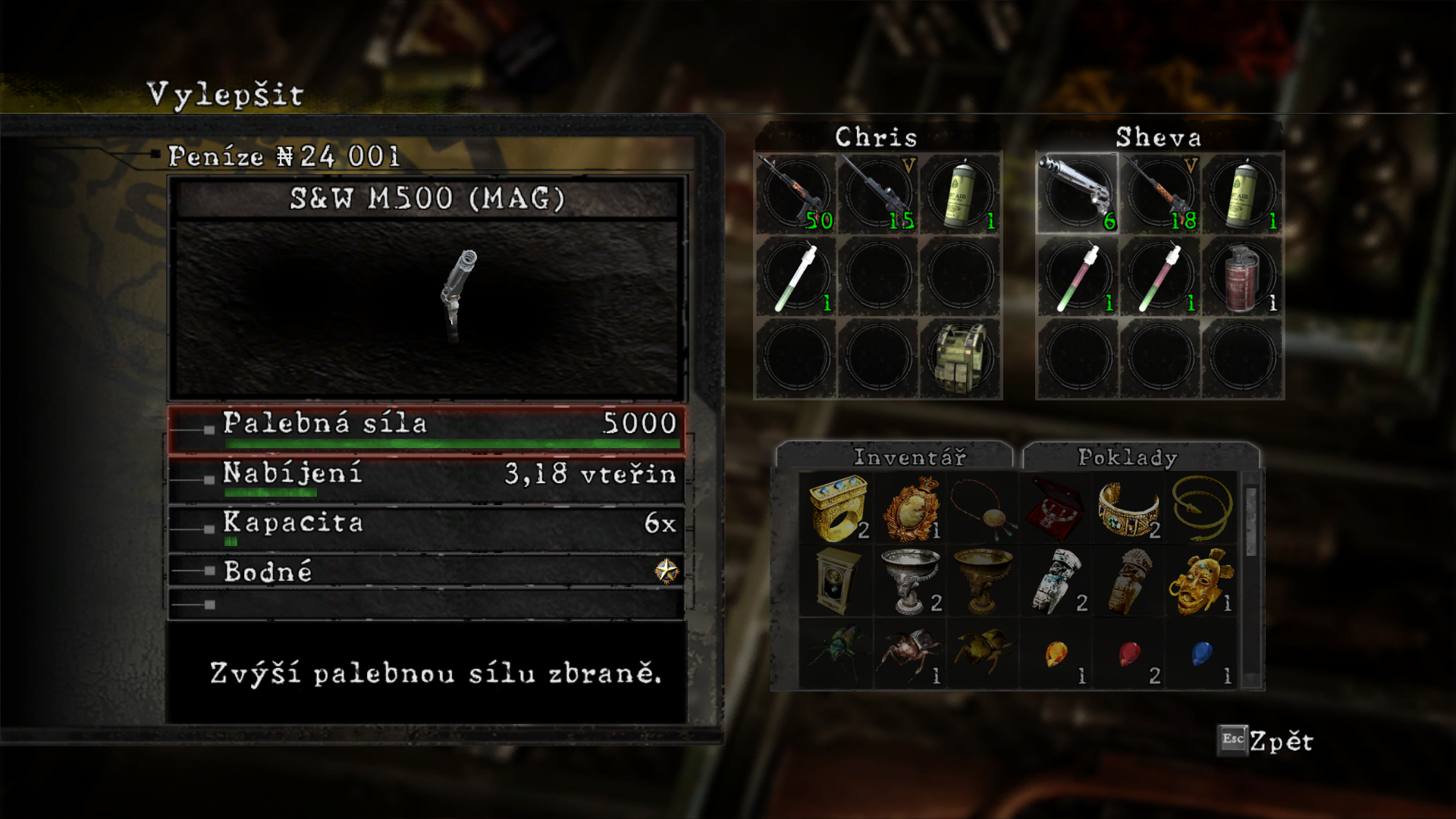This screenshot has width=1456, height=819.
Task: Click the jeweled gold ring treasure
Action: pos(837,507)
